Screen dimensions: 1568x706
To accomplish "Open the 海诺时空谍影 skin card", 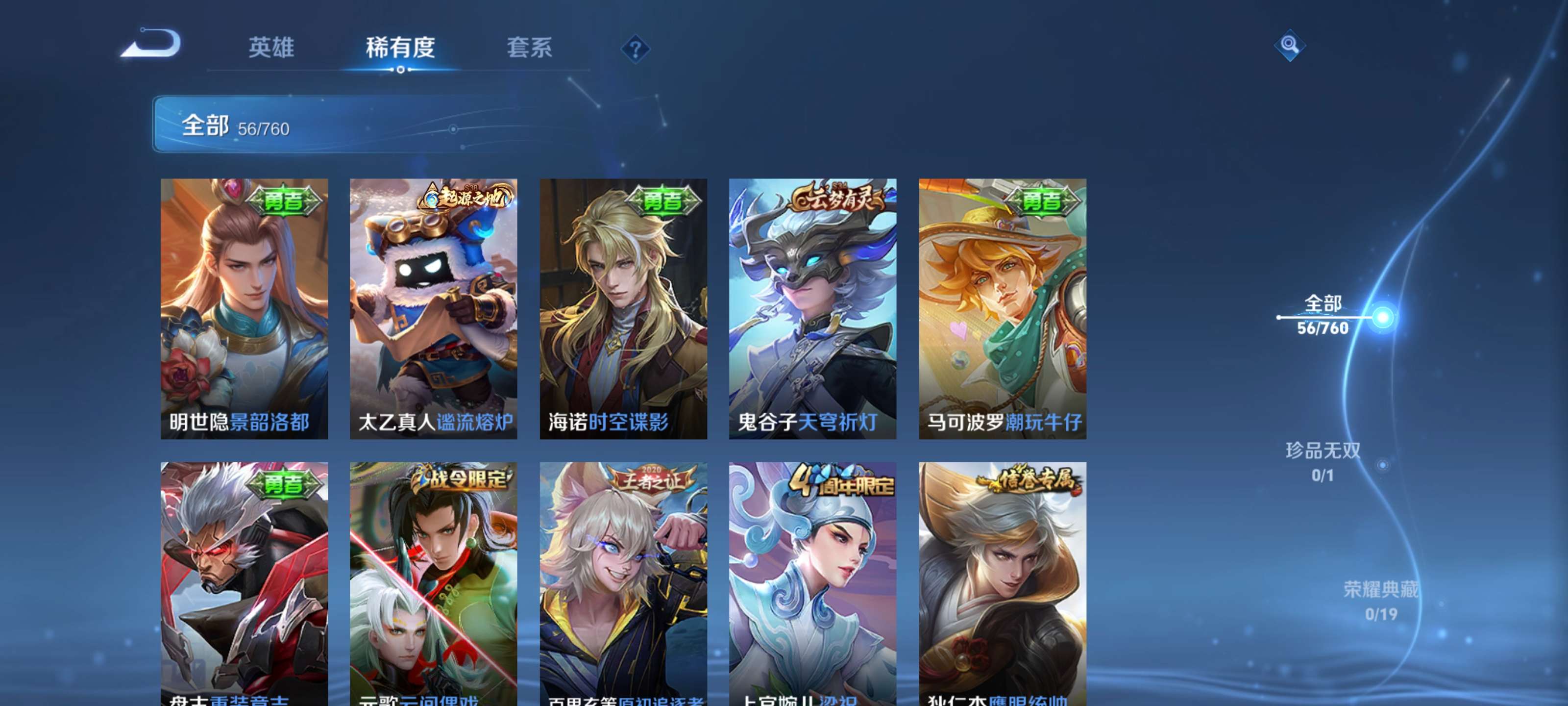I will (x=623, y=304).
